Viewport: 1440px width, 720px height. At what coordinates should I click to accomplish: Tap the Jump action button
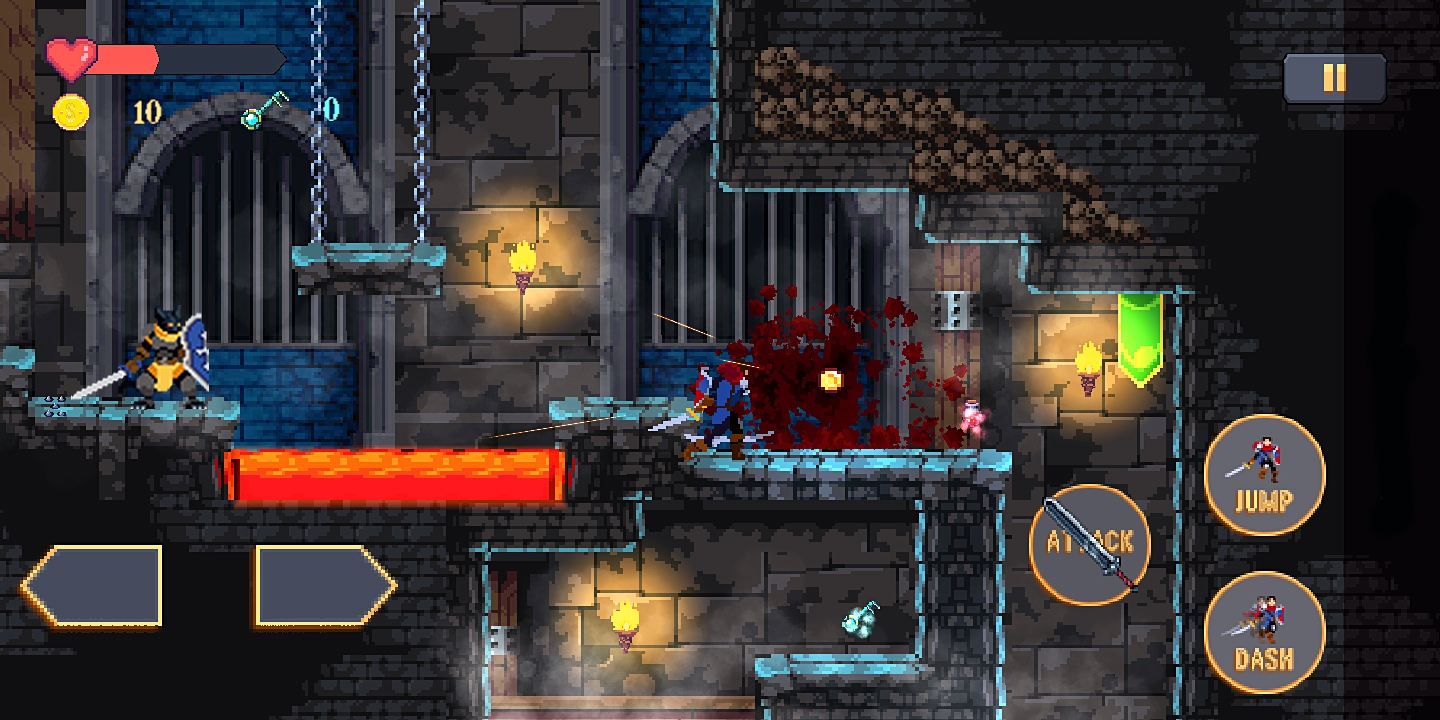tap(1264, 475)
